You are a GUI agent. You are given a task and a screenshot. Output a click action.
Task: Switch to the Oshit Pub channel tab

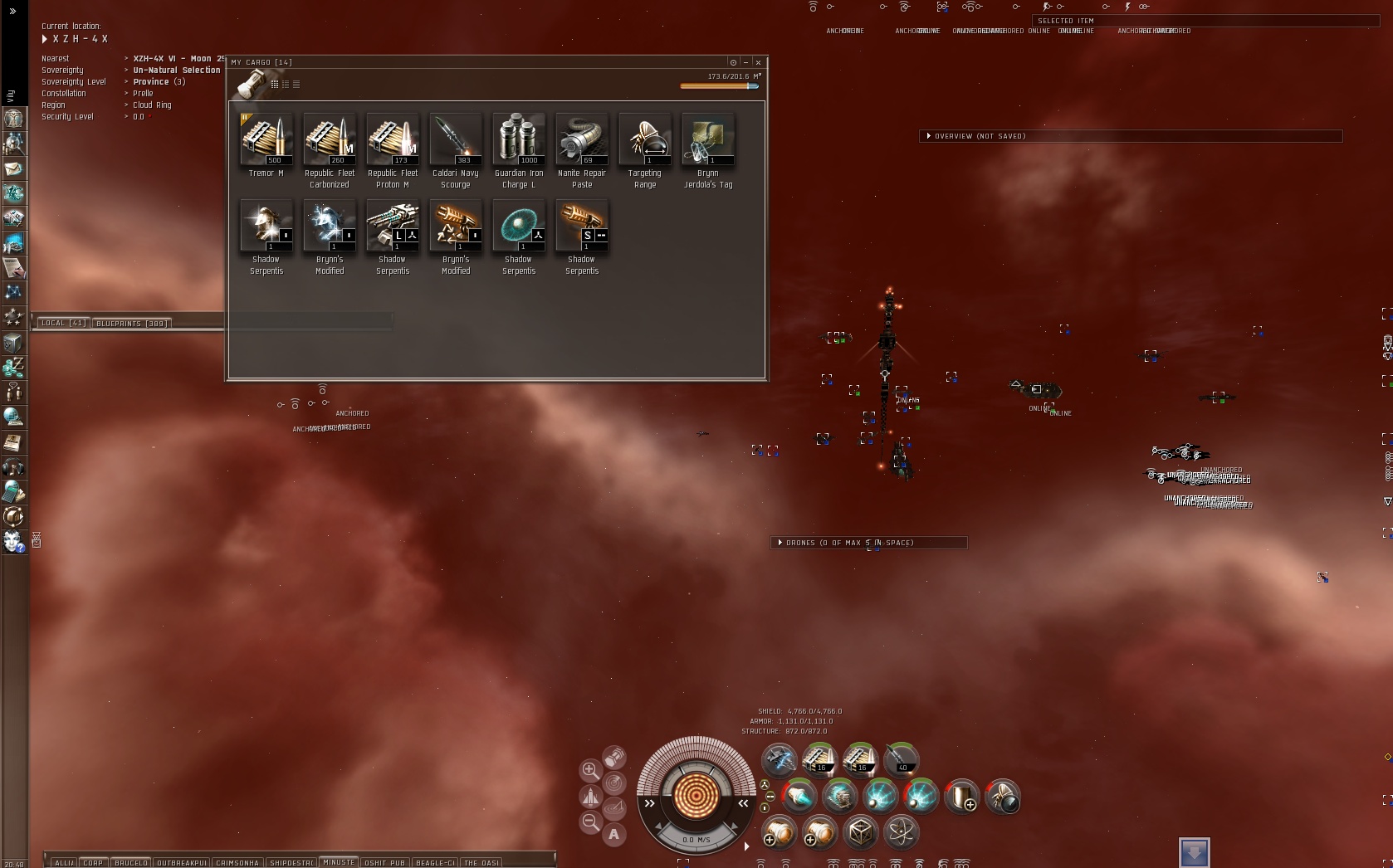385,863
